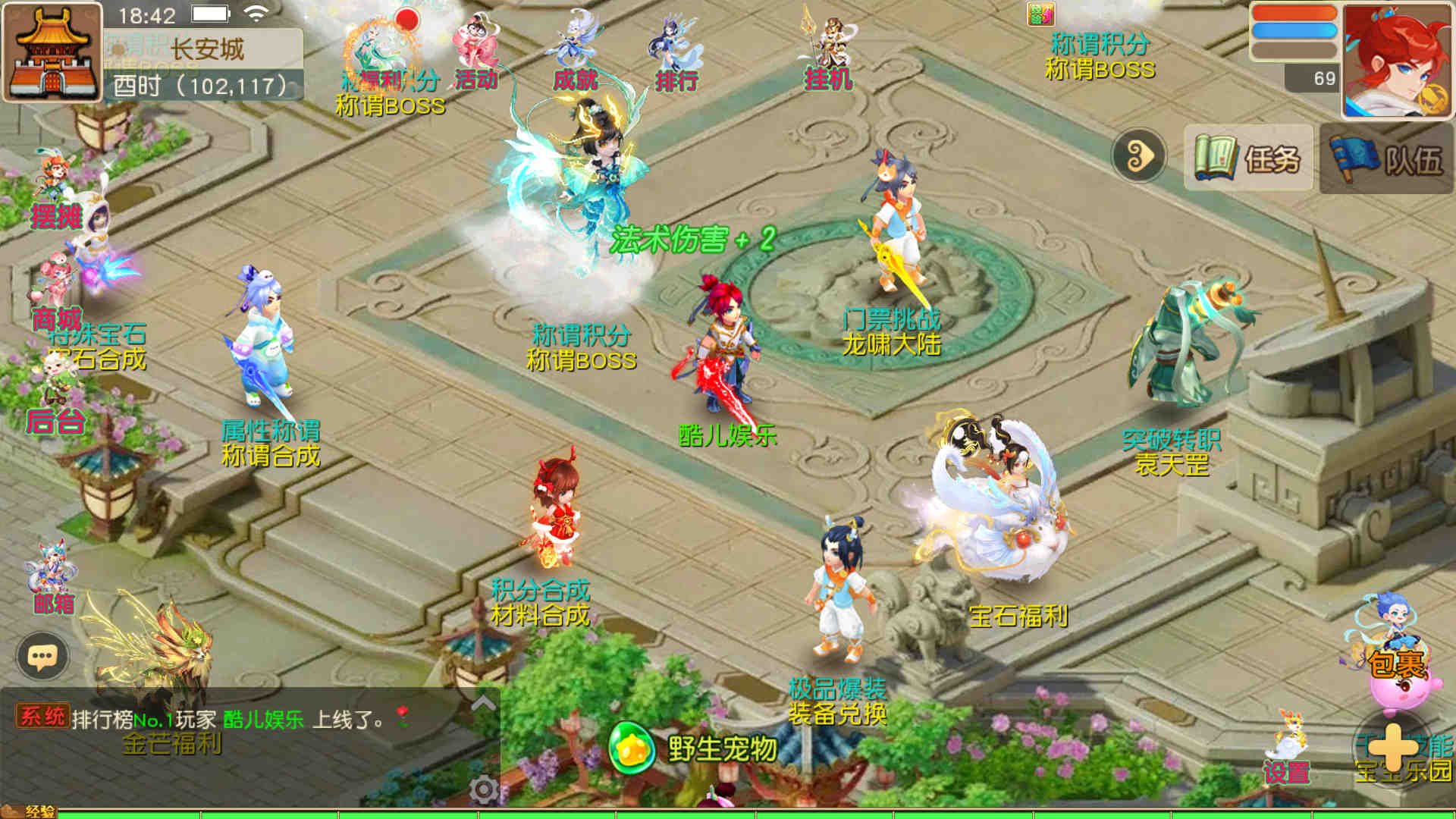The image size is (1456, 819).
Task: Activate 挂机 auto-battle mode
Action: point(828,55)
